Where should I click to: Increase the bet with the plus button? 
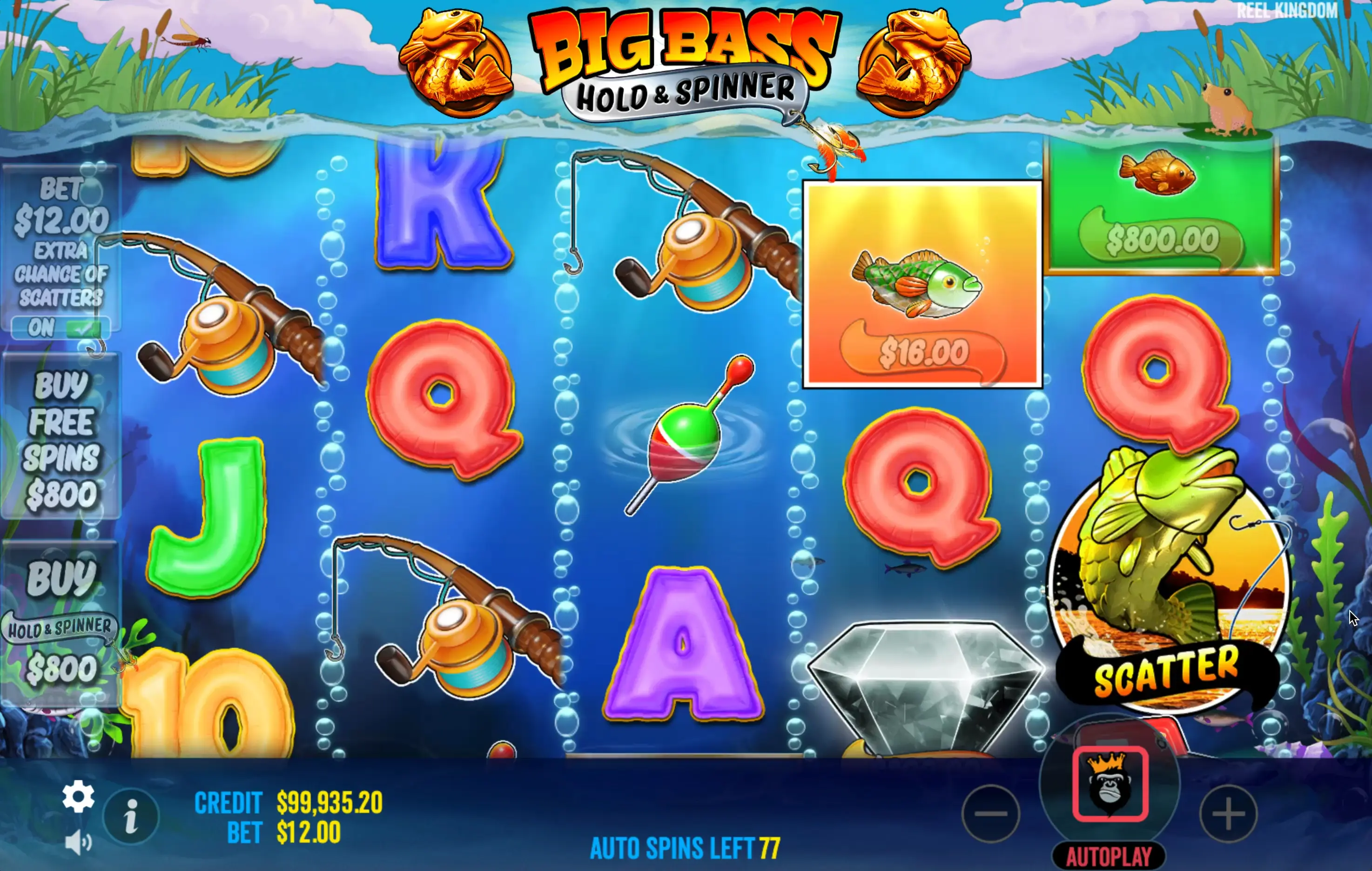1228,813
